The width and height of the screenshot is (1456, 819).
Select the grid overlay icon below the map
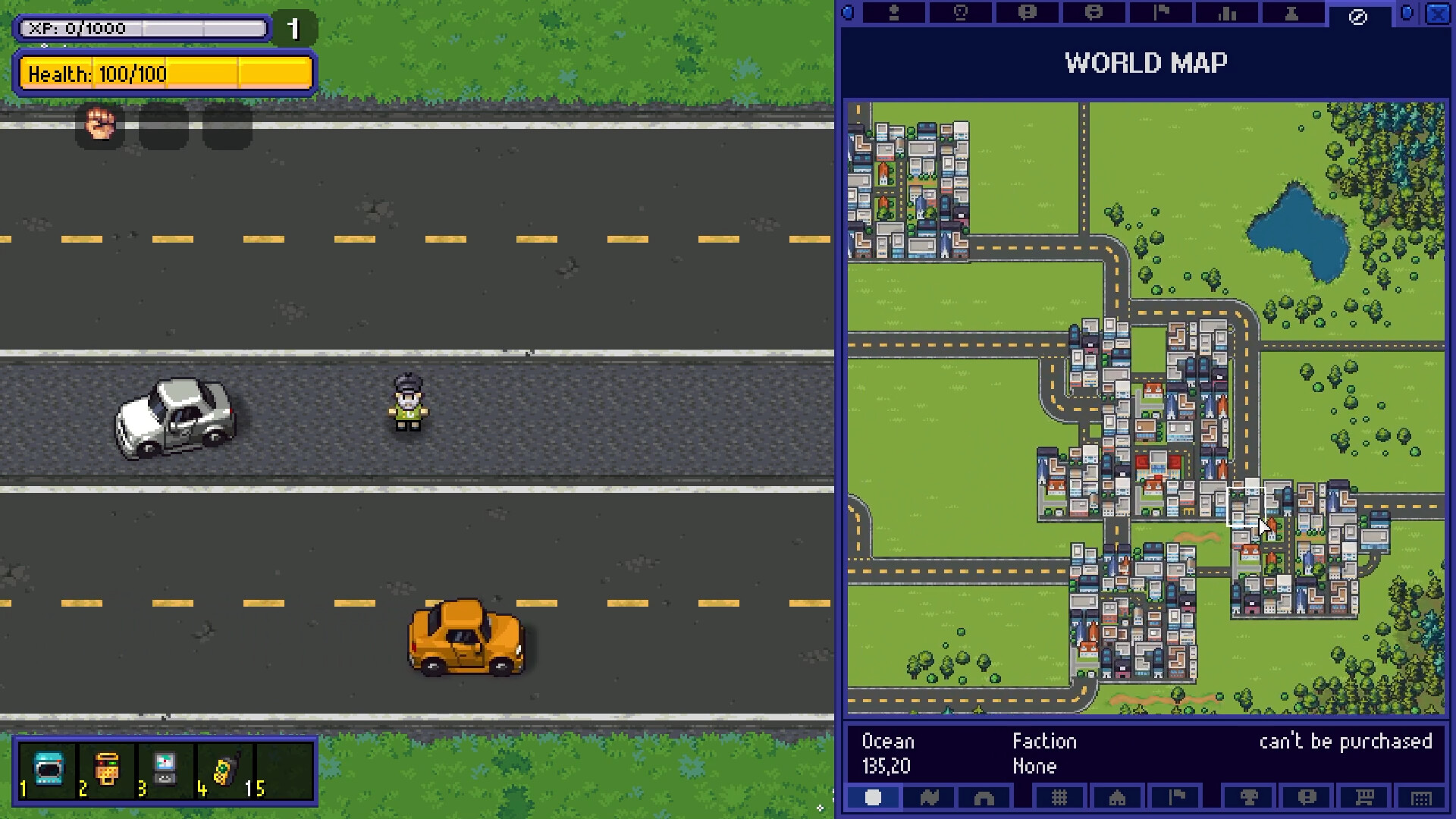click(1059, 798)
